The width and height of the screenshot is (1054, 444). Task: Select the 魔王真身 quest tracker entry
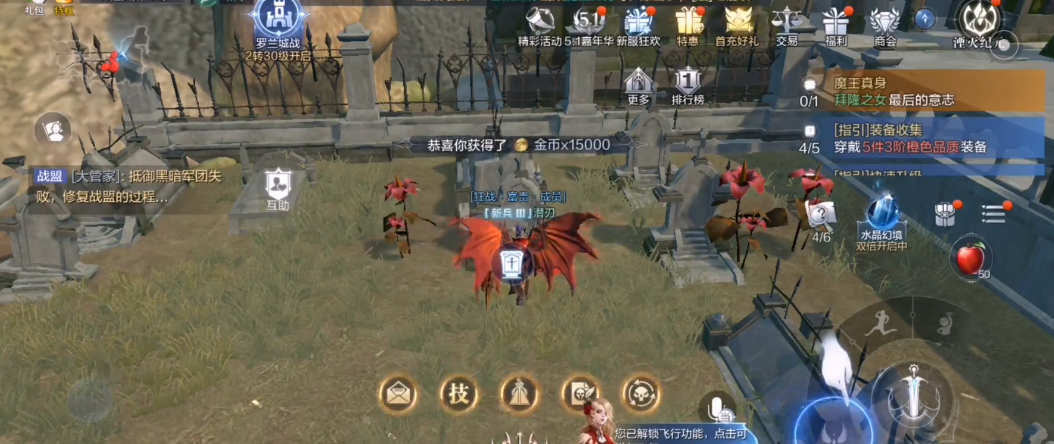point(920,91)
